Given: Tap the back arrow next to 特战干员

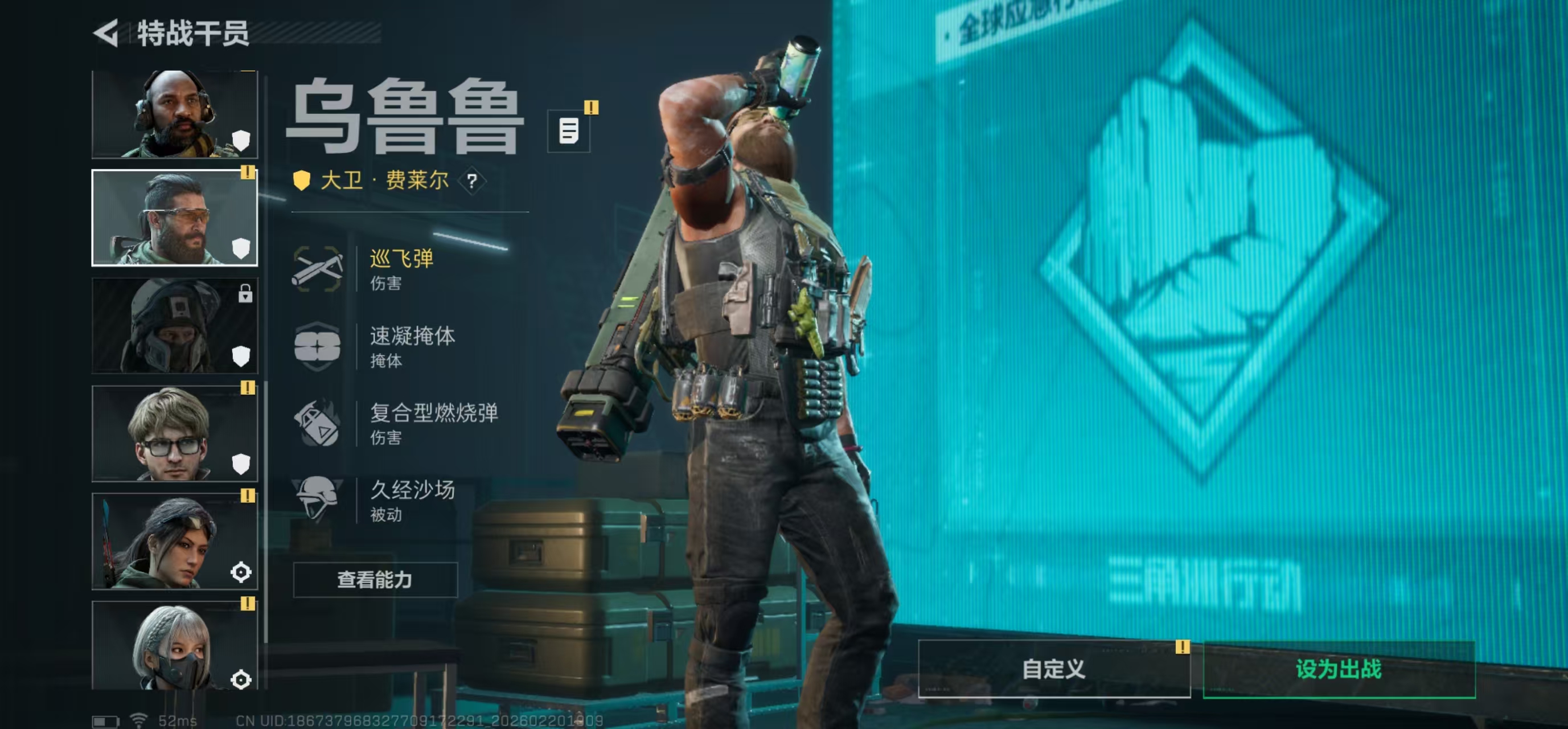Looking at the screenshot, I should [106, 32].
